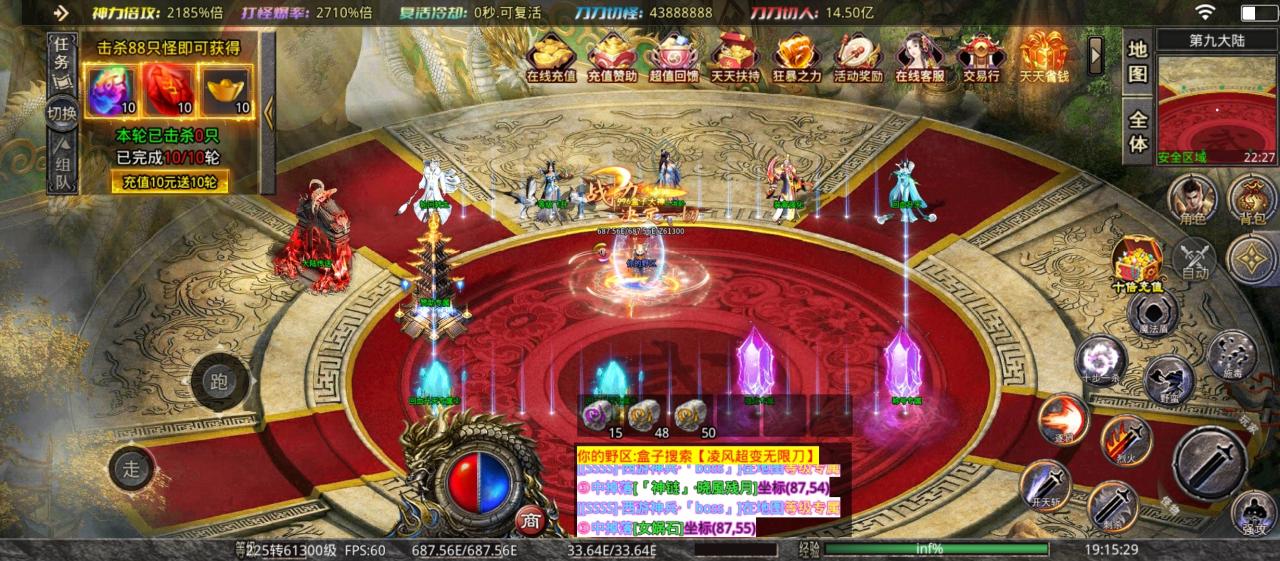This screenshot has height=561, width=1280.
Task: Expand the top icon bar arrow
Action: point(1096,49)
